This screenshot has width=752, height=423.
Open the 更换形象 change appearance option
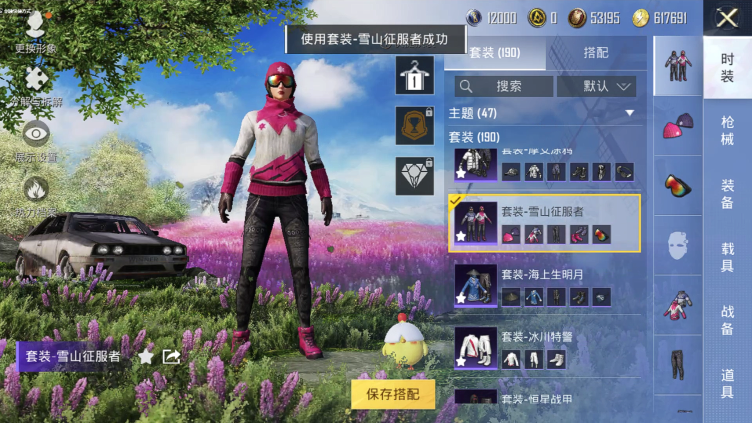point(35,30)
